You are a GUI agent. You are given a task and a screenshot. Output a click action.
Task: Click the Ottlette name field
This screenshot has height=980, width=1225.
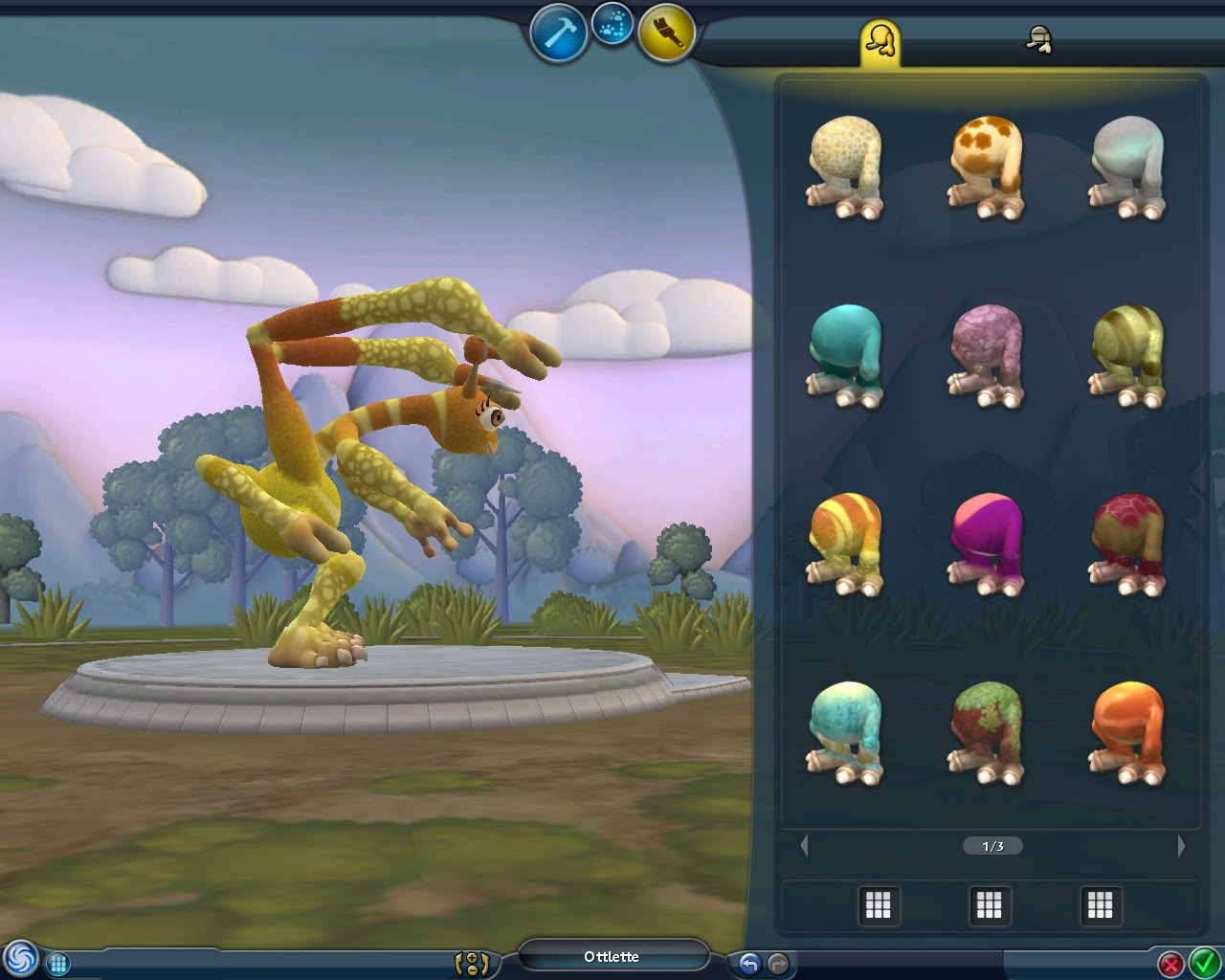612,956
